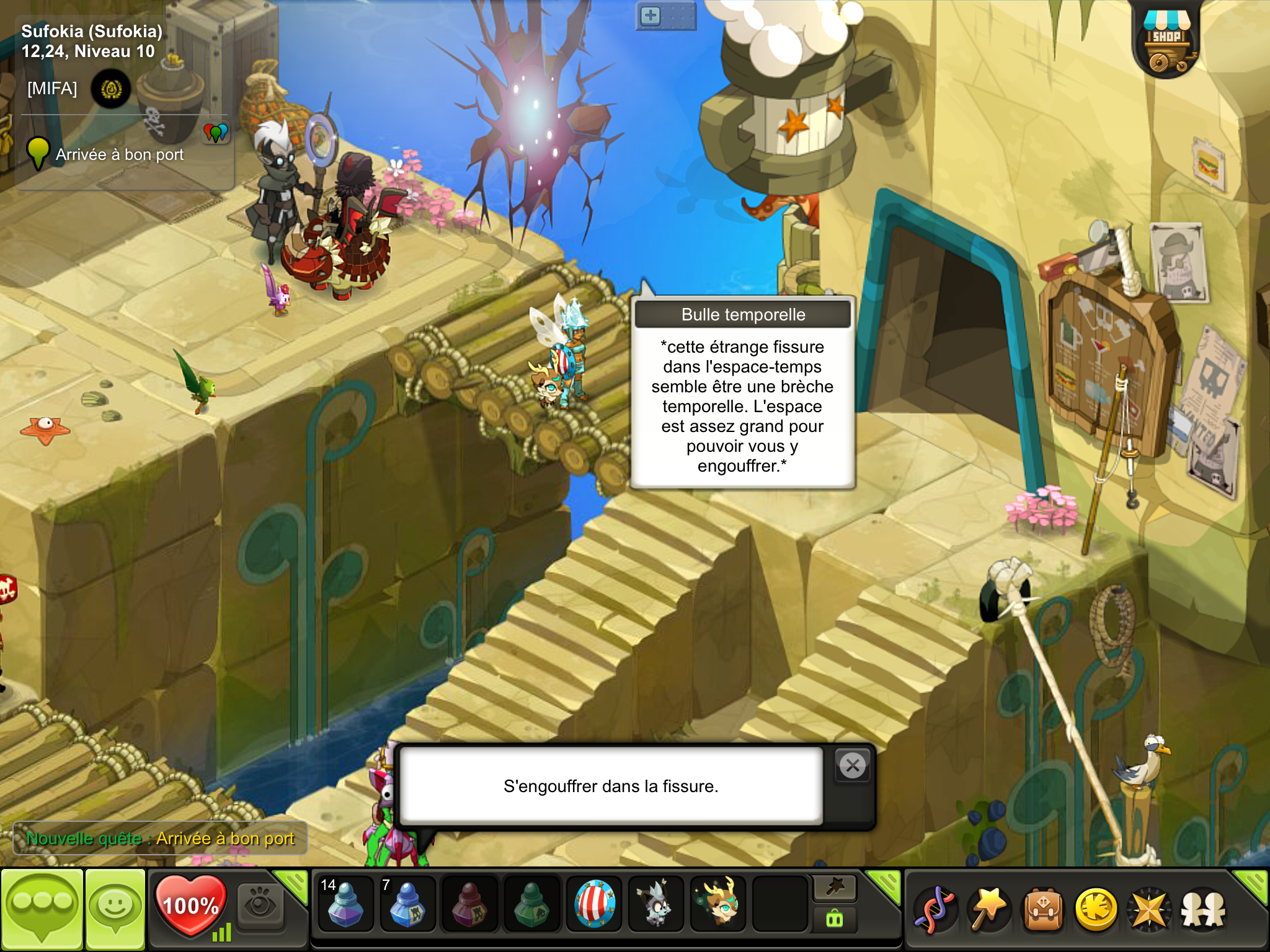The width and height of the screenshot is (1270, 952).
Task: Select the grey wolf pet slot
Action: point(655,904)
